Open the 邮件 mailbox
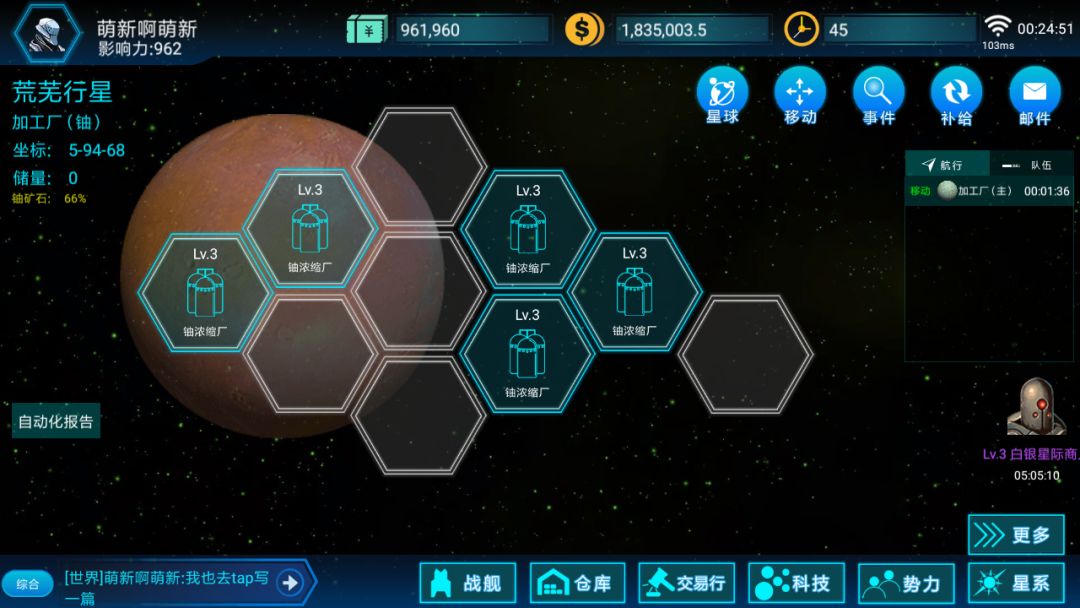Image resolution: width=1080 pixels, height=608 pixels. coord(1034,96)
